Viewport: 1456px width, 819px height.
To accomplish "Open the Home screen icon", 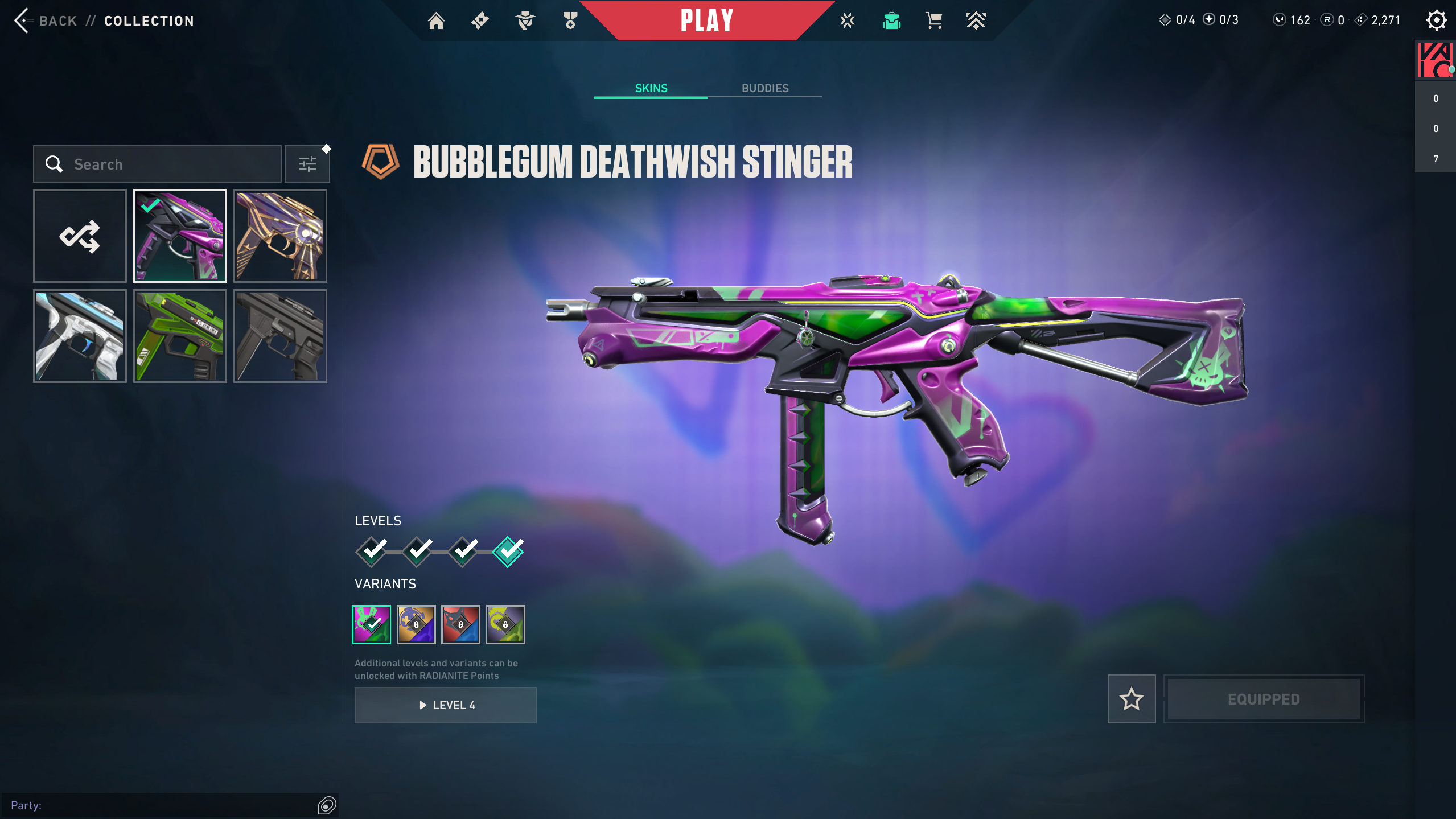I will [x=436, y=21].
